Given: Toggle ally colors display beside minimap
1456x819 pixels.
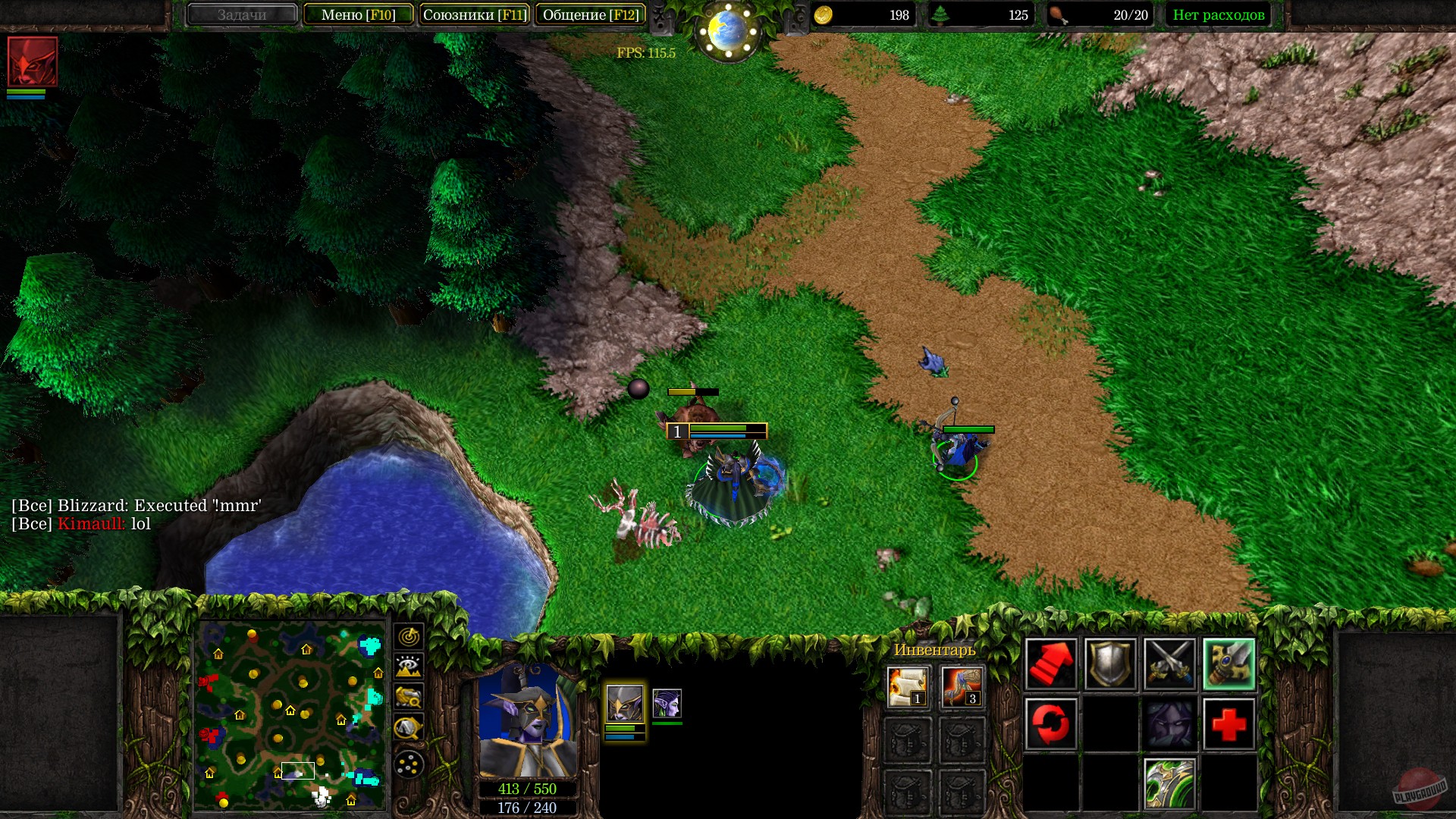Looking at the screenshot, I should click(x=409, y=696).
